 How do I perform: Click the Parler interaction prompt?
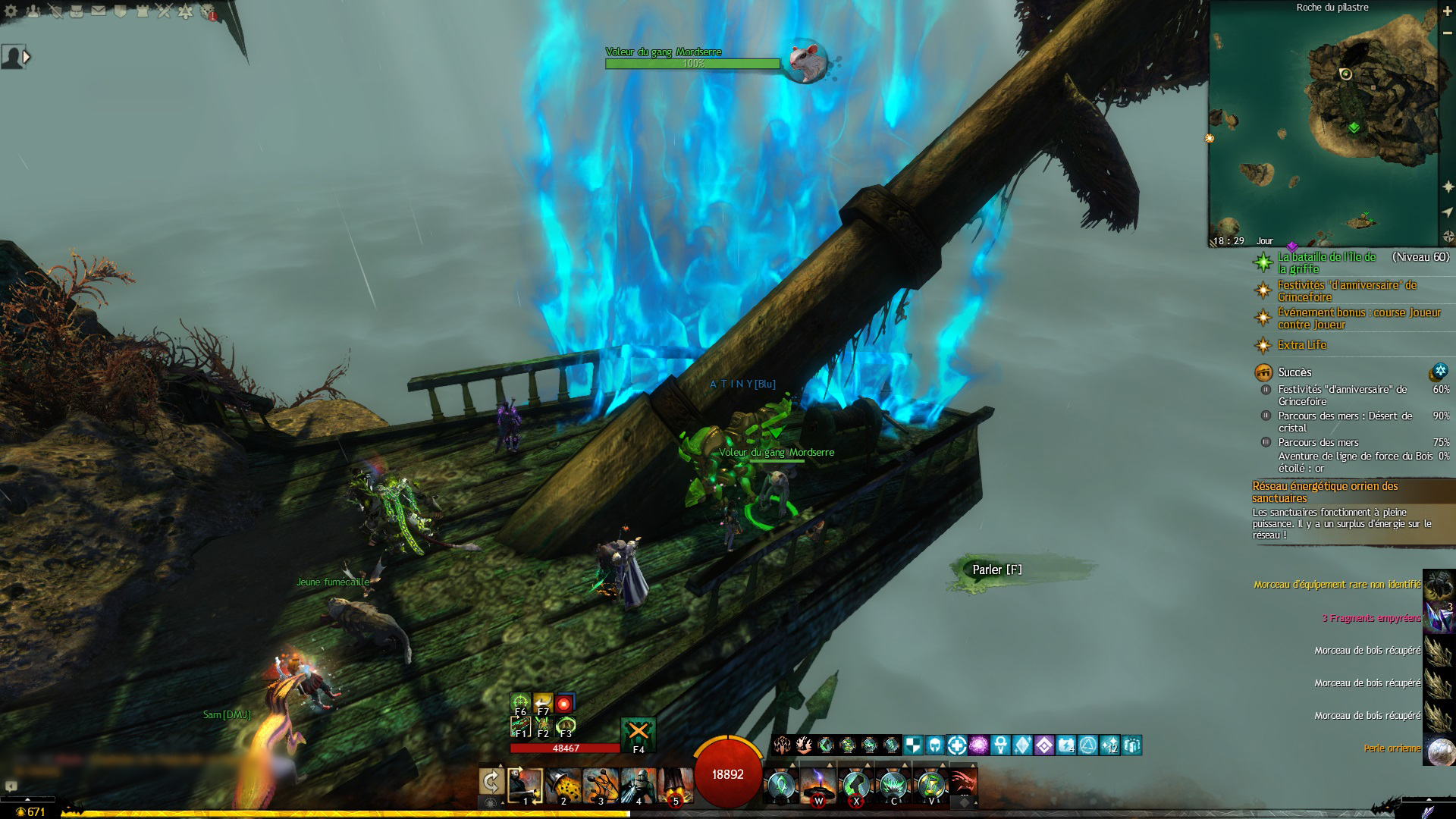click(996, 570)
